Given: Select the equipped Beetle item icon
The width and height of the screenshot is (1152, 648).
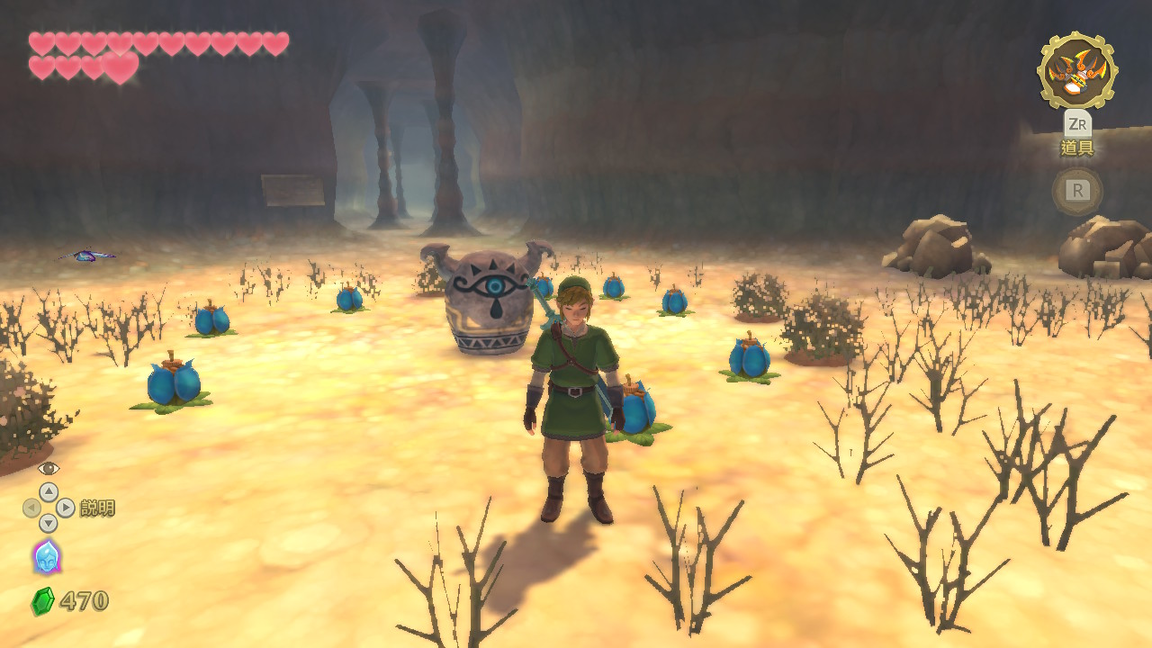Looking at the screenshot, I should (x=1077, y=70).
